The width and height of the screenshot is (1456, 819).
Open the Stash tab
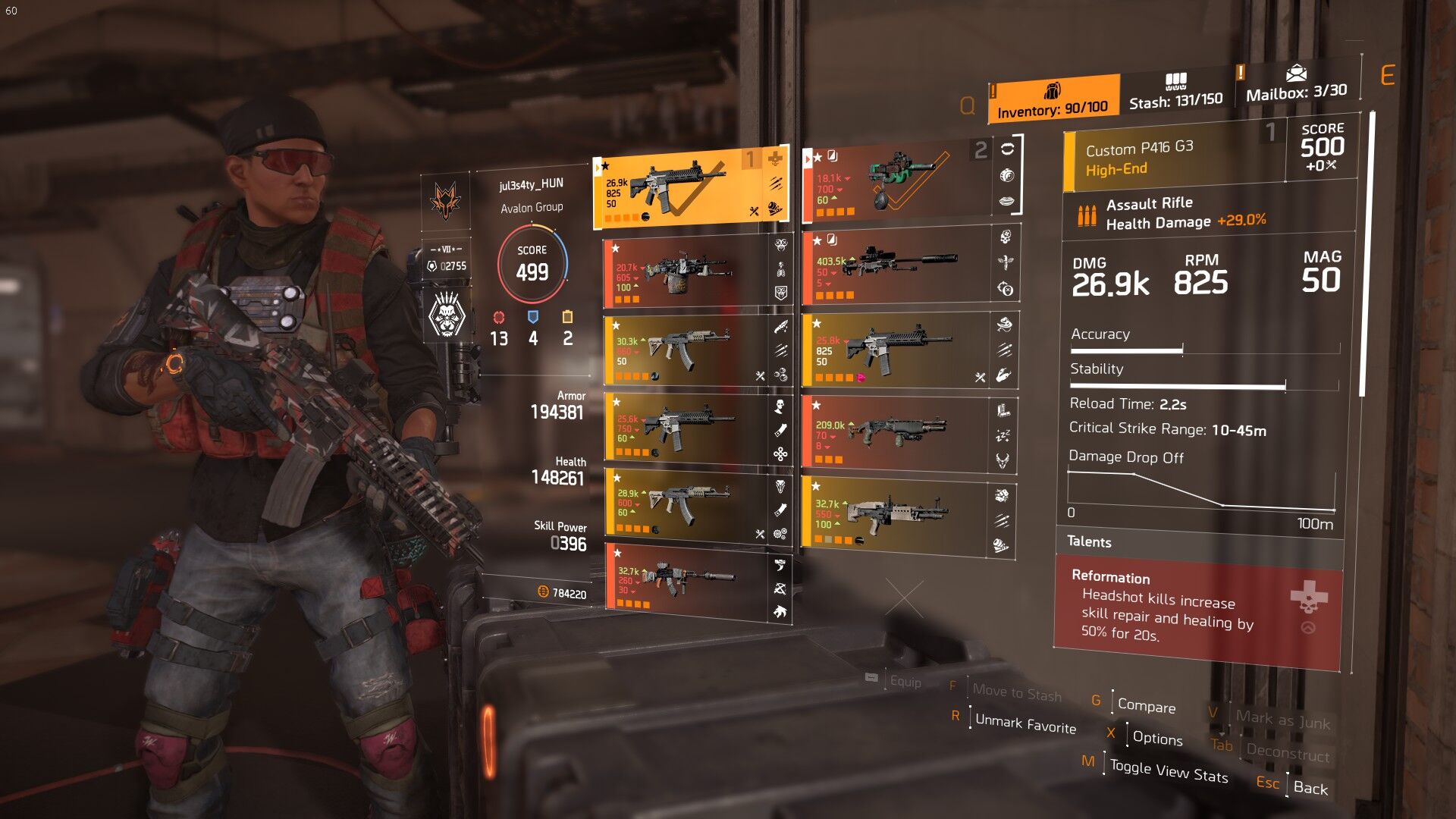pyautogui.click(x=1175, y=93)
